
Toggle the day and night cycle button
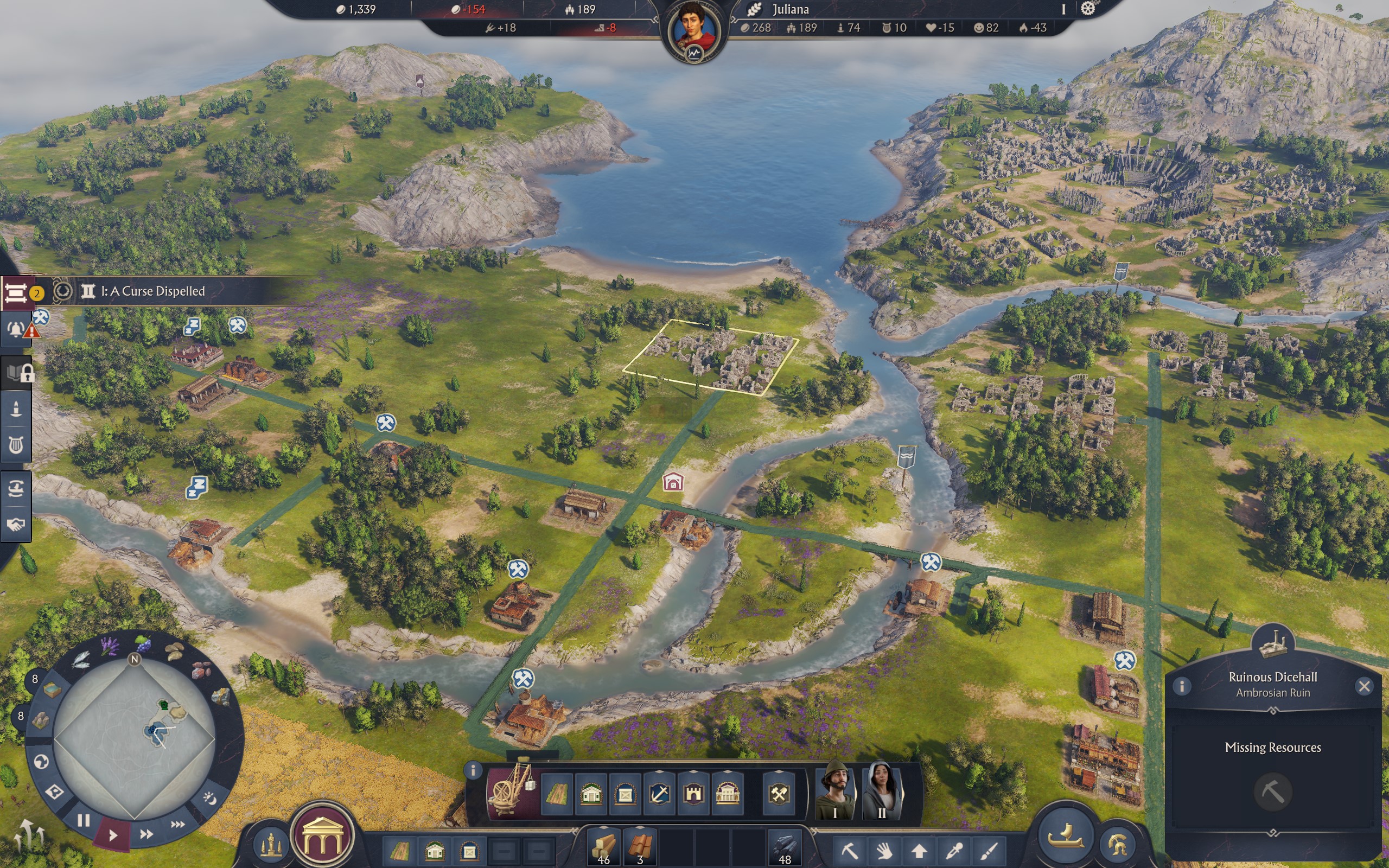click(x=209, y=798)
